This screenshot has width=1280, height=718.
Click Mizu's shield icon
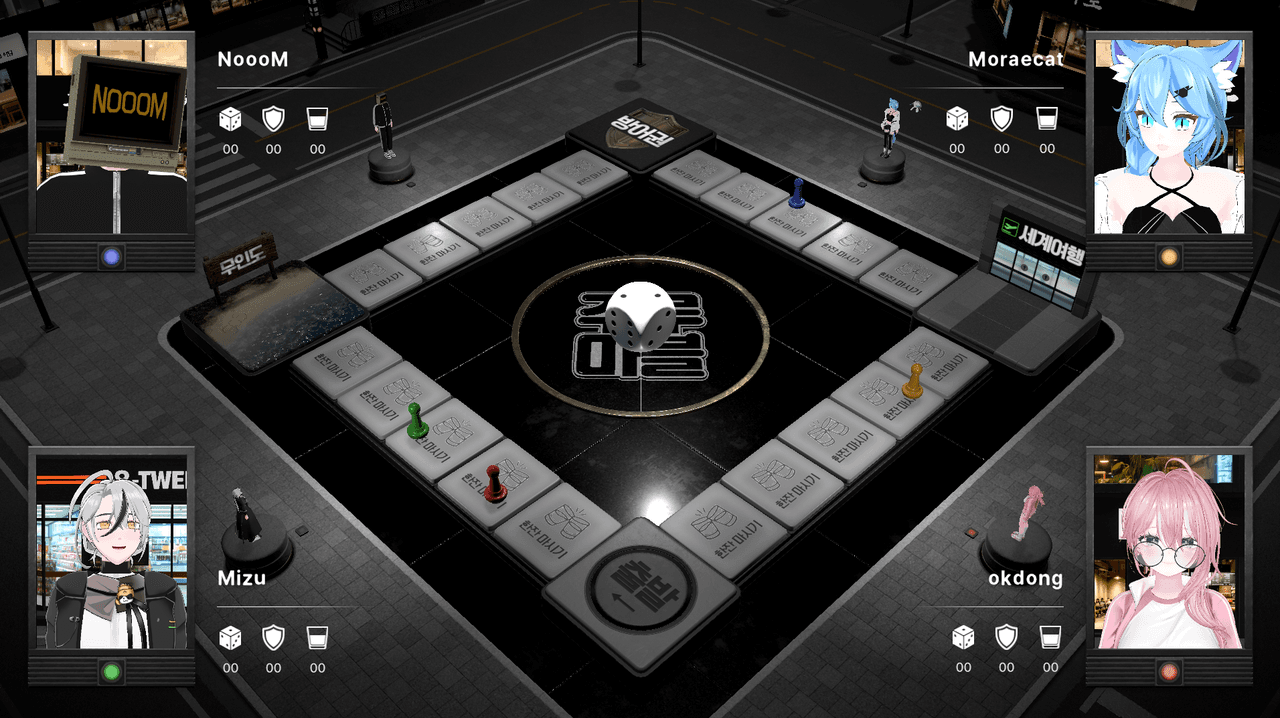click(273, 638)
